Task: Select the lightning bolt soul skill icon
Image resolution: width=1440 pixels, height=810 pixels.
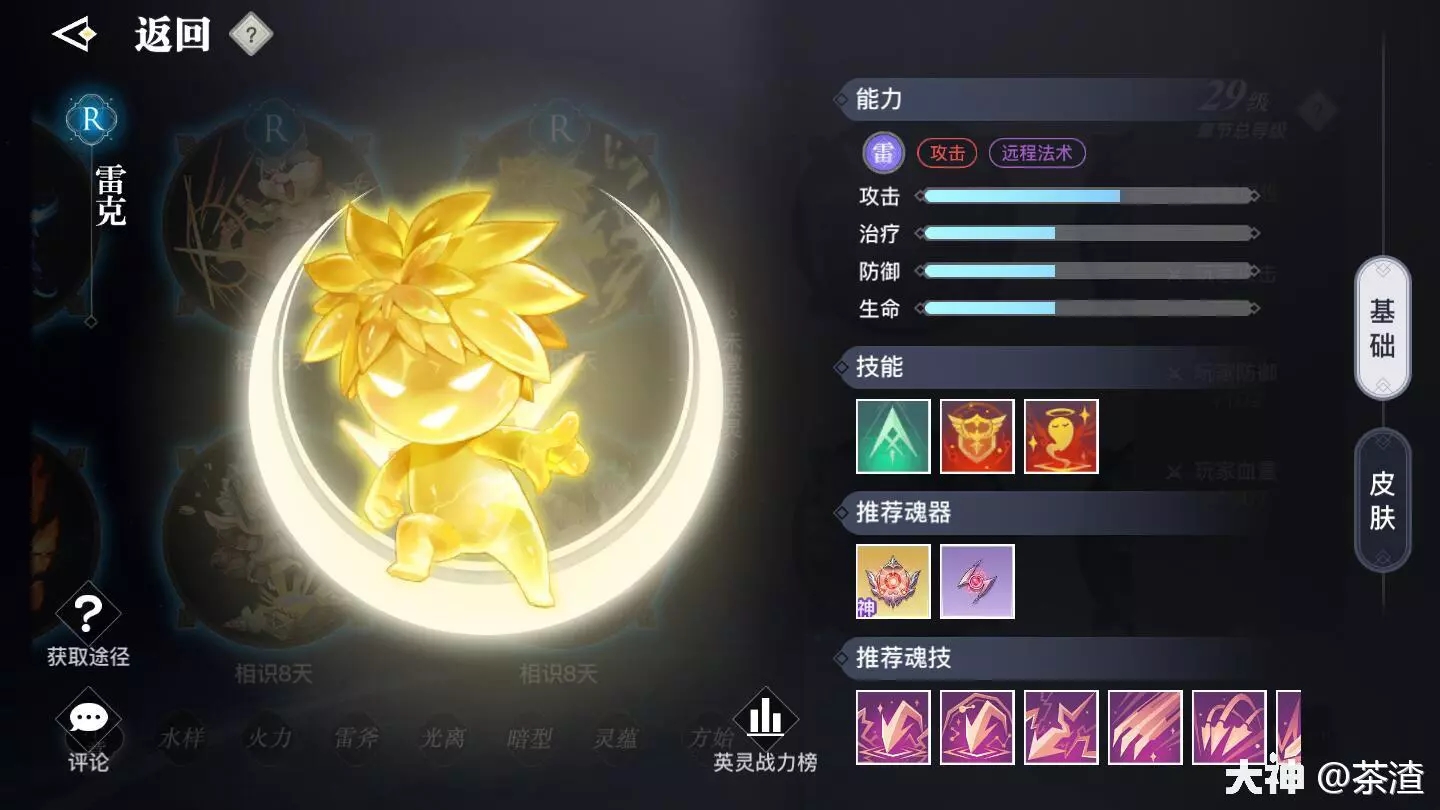Action: pyautogui.click(x=1061, y=727)
